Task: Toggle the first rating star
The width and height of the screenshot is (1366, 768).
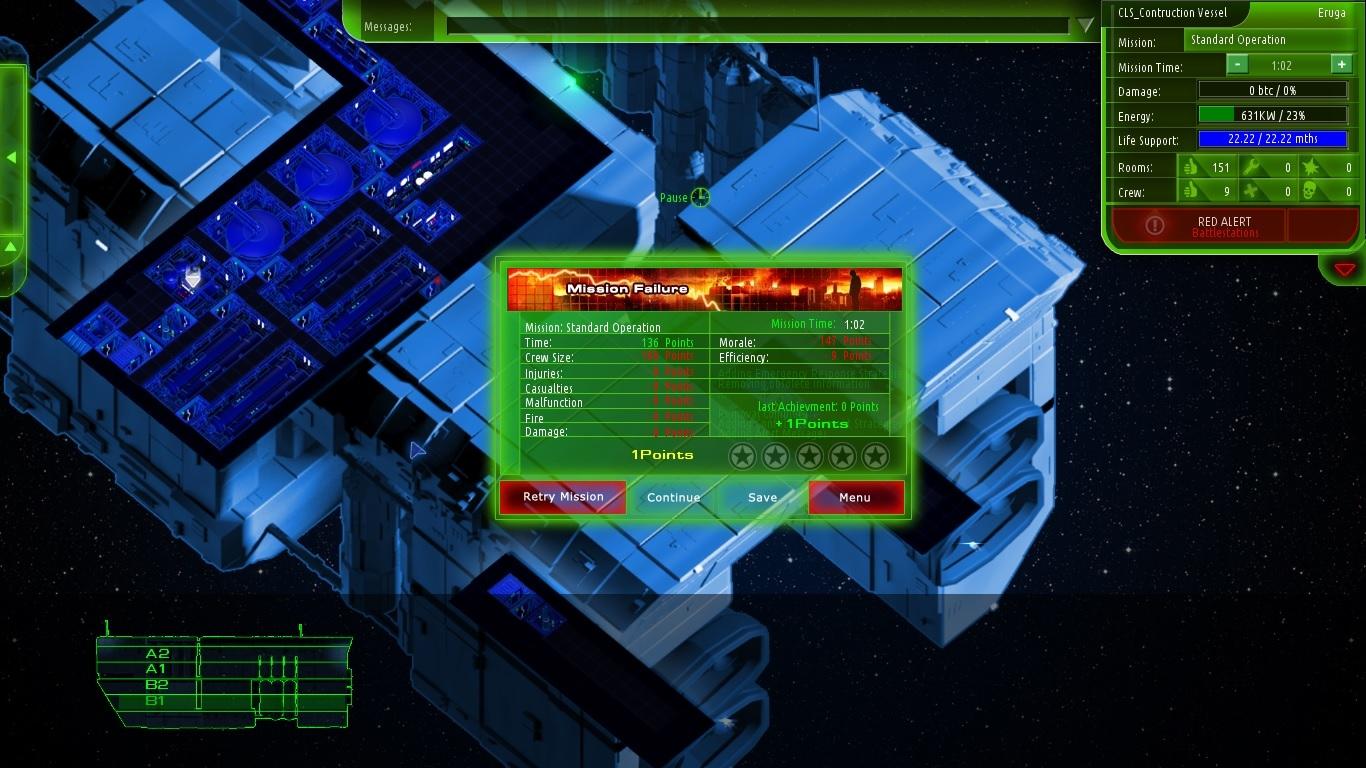Action: [743, 455]
